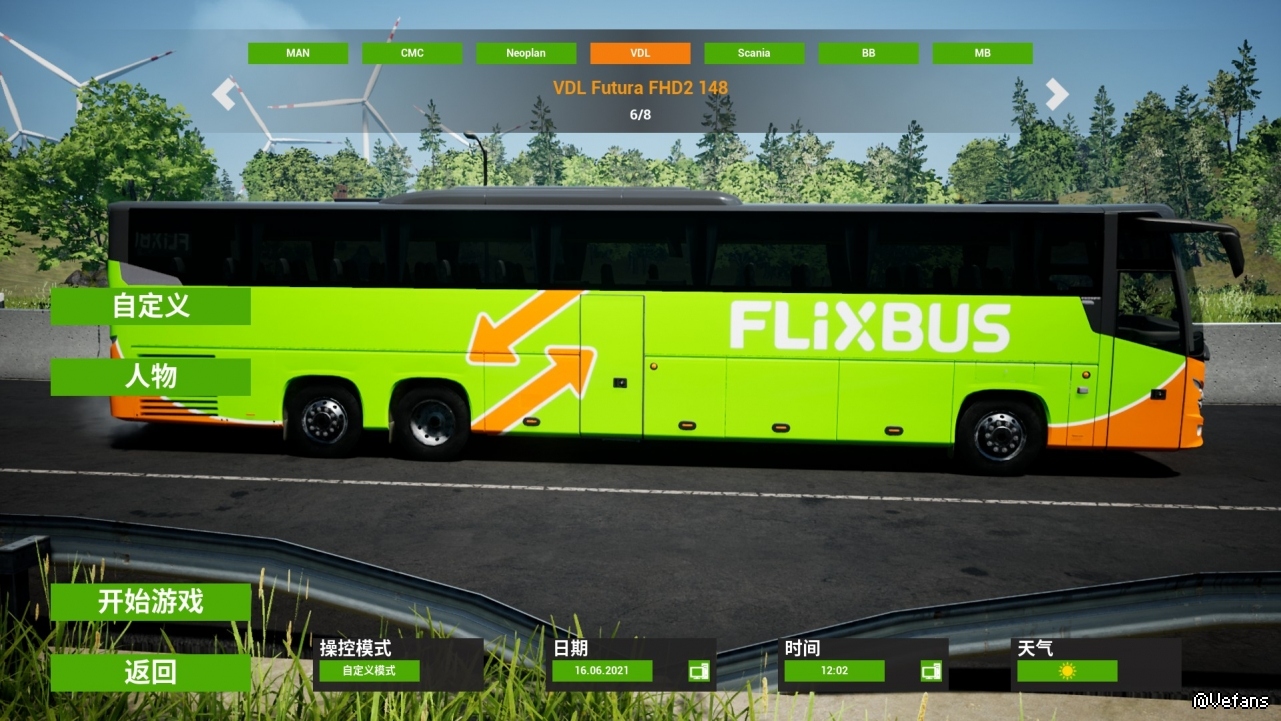Select the MB manufacturer tab
The height and width of the screenshot is (721, 1281).
click(982, 54)
